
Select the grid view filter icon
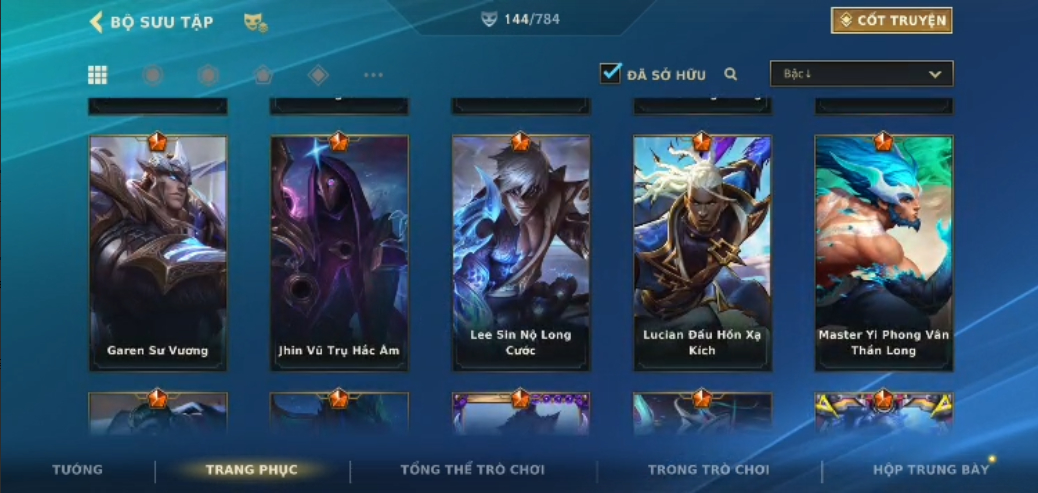tap(98, 75)
